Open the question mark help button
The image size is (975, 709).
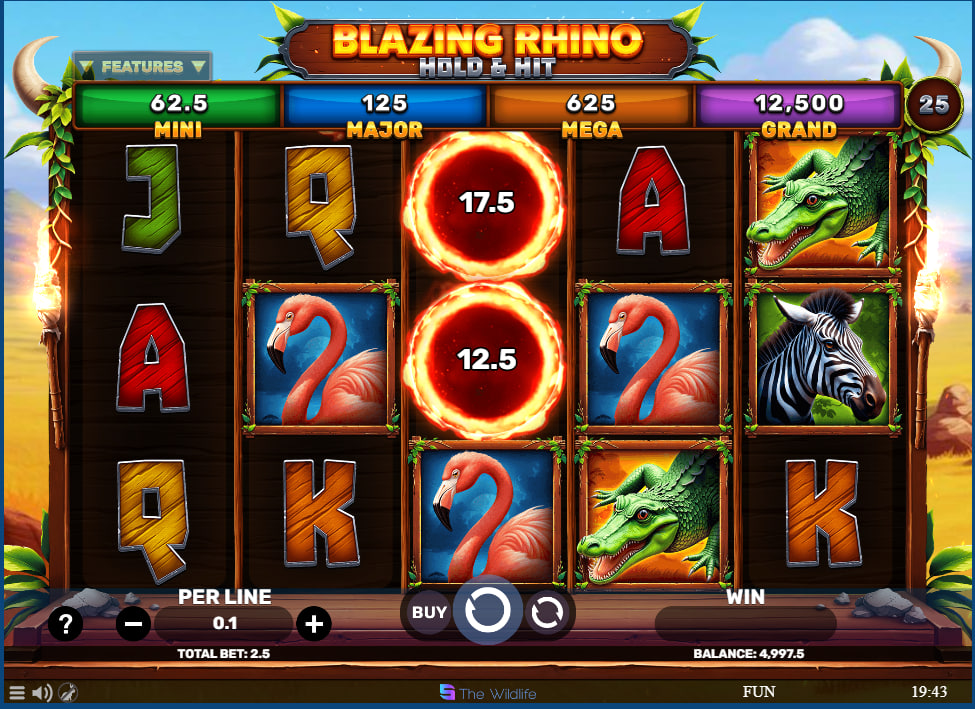(66, 625)
